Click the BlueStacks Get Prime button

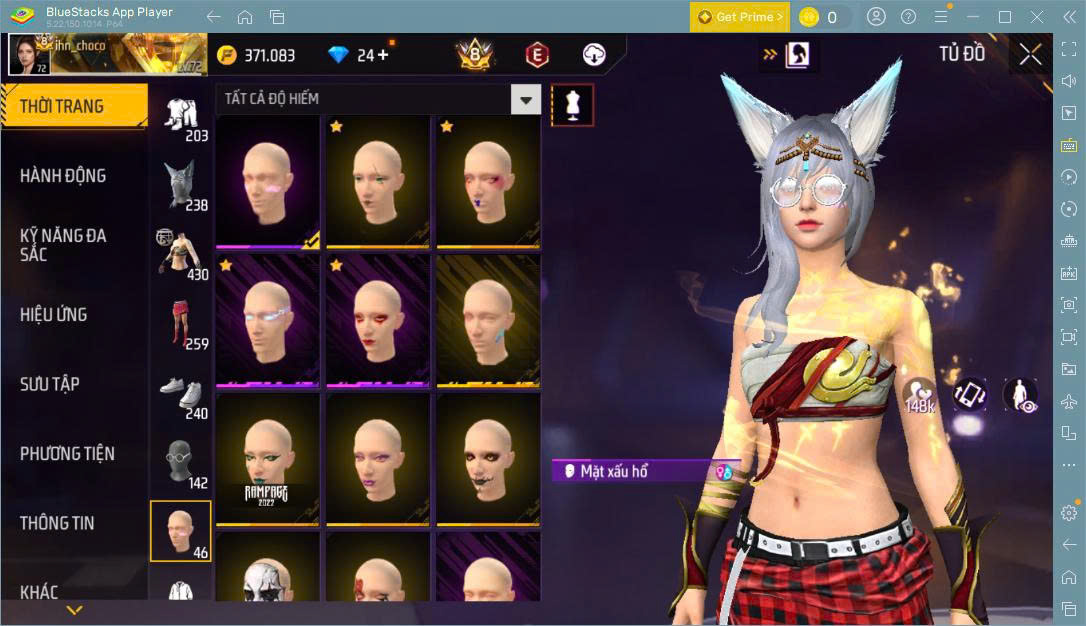point(739,17)
